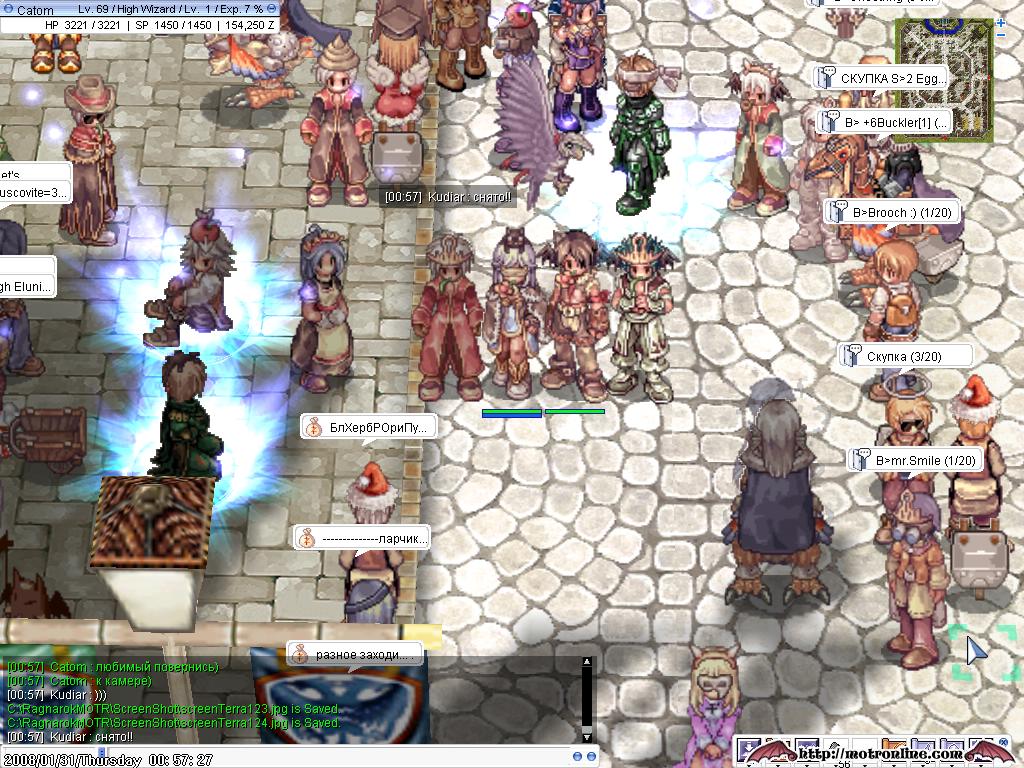Screen dimensions: 1024x768
Task: Zoom out the minimap with minus button
Action: click(x=1001, y=36)
